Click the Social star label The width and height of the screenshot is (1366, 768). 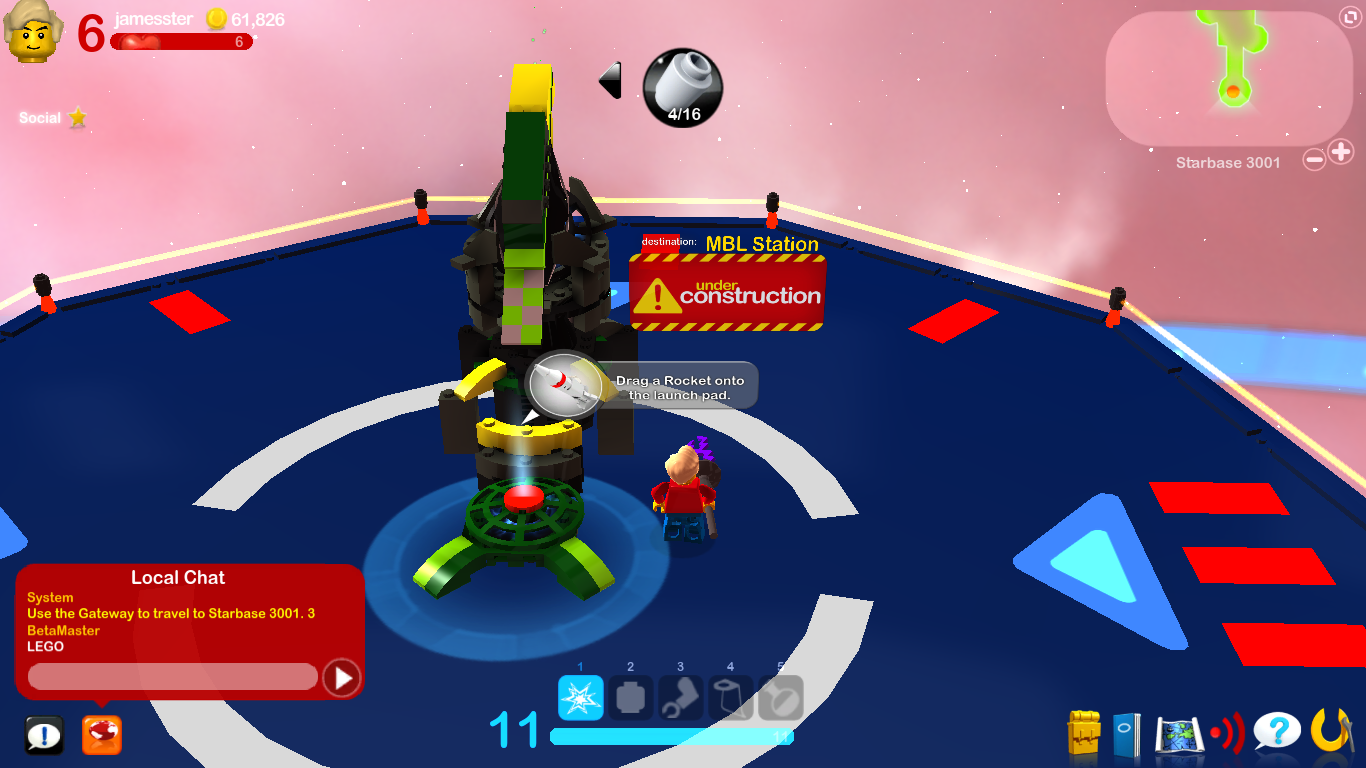tap(52, 118)
